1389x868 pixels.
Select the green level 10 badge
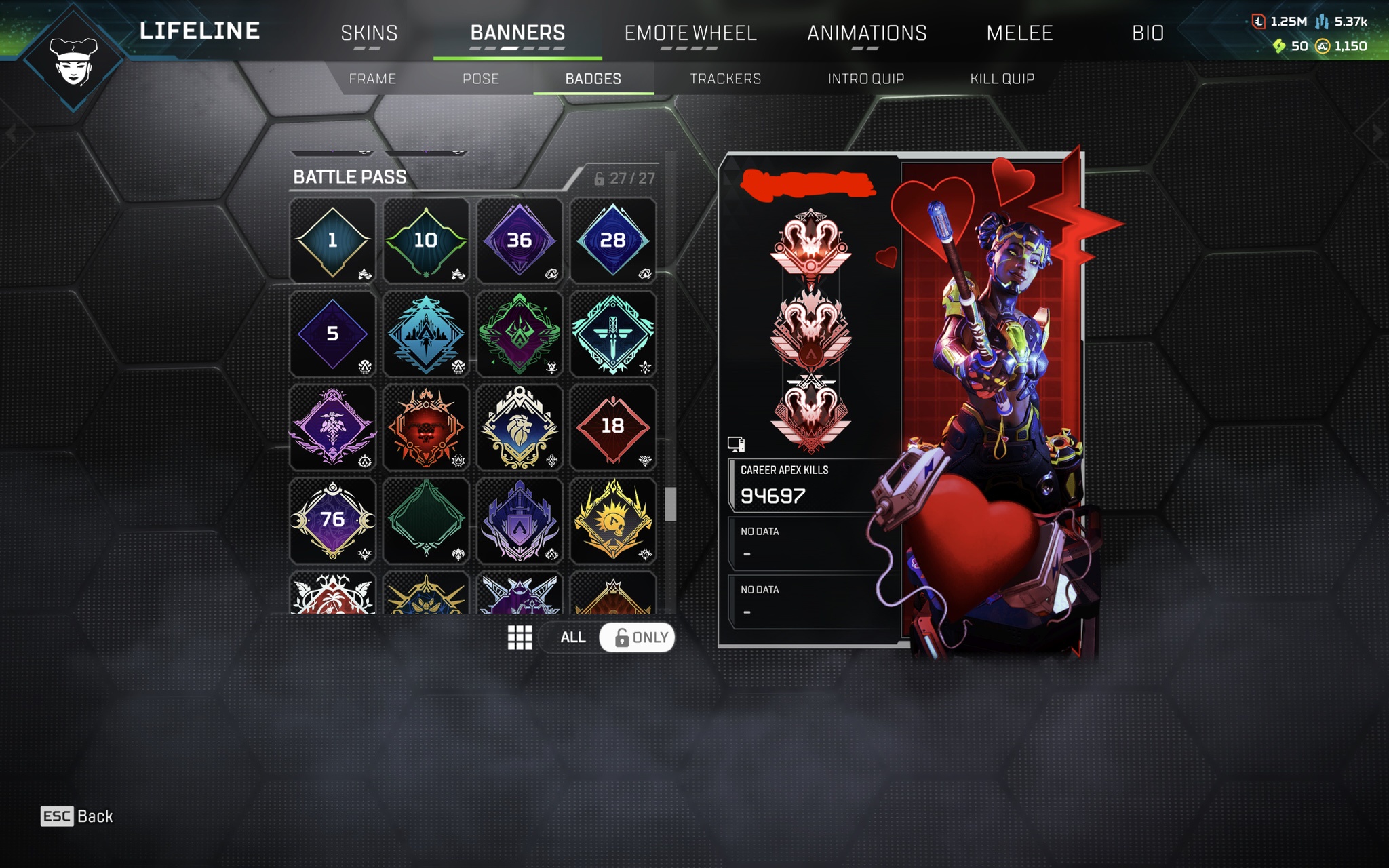coord(426,240)
